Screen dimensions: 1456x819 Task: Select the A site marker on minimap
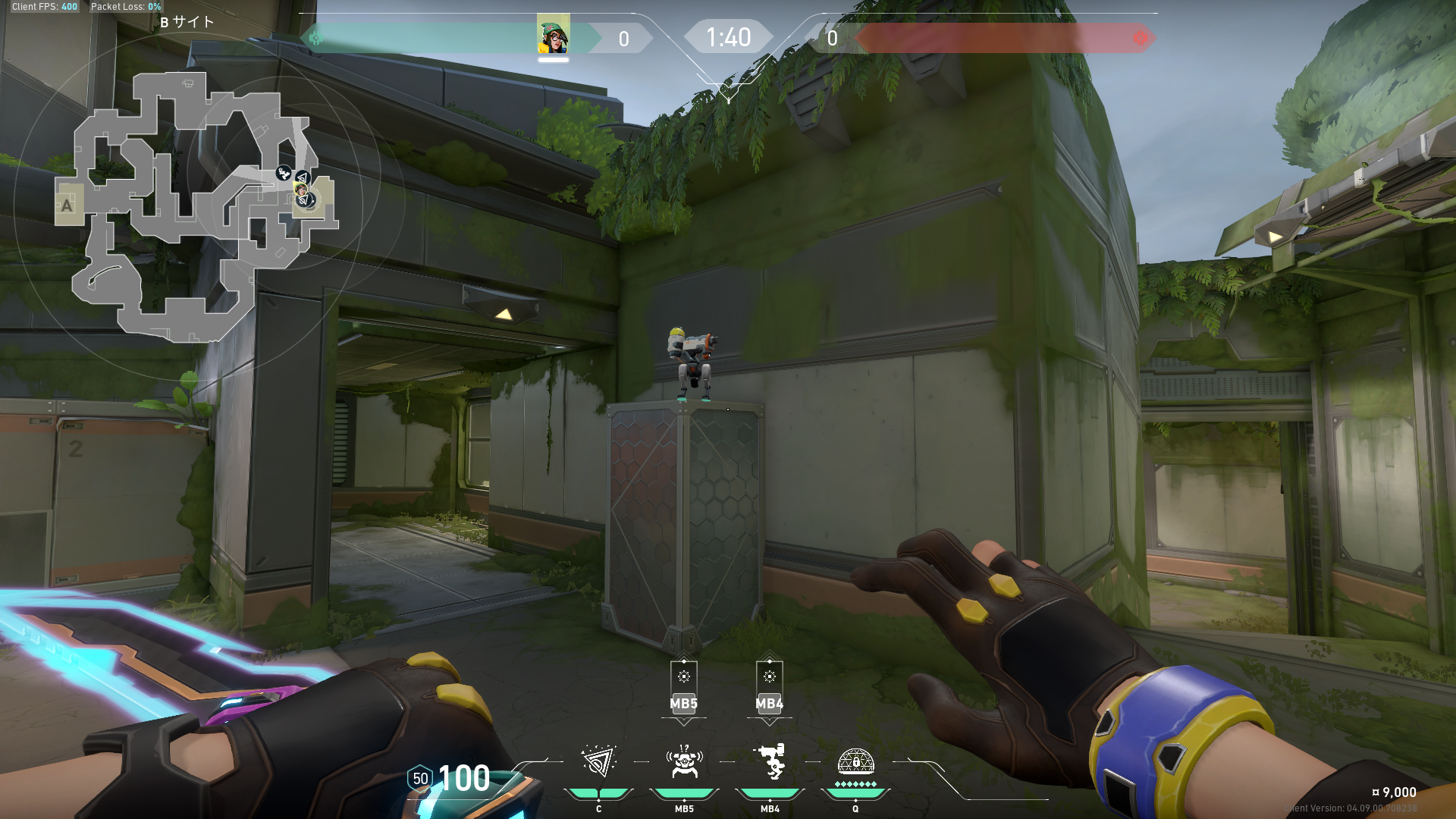67,205
